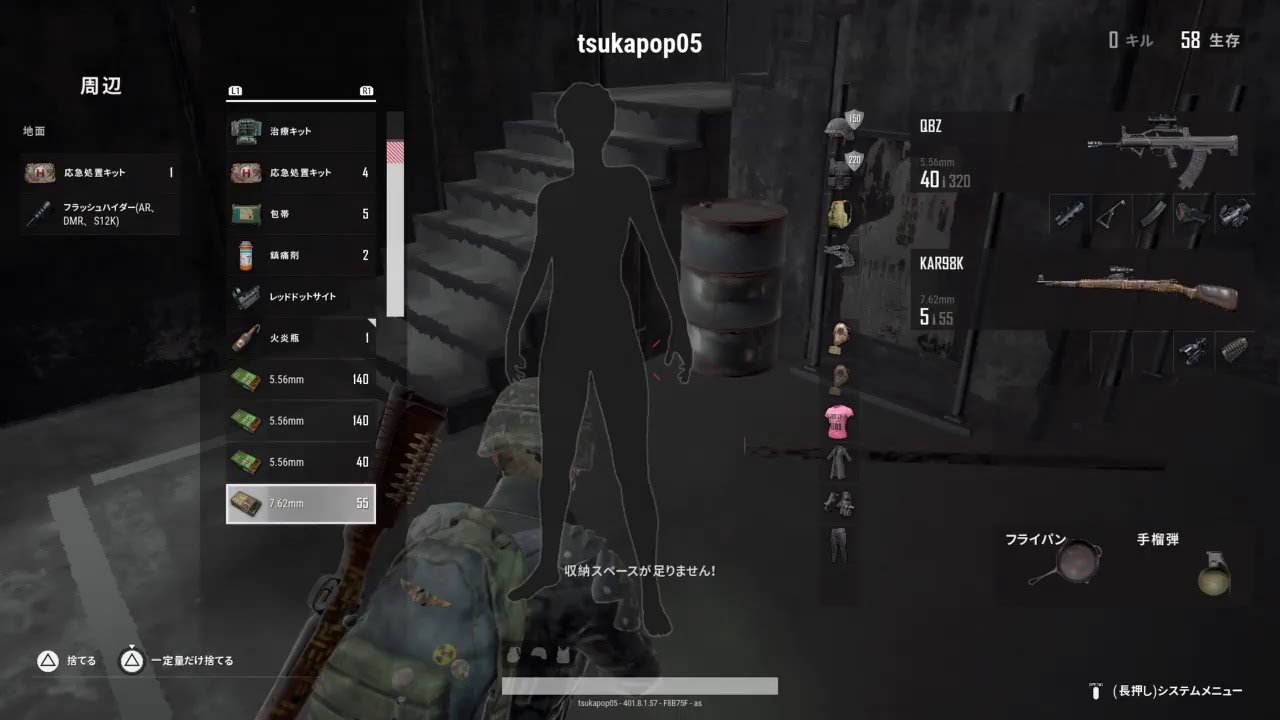Click the pants clothing slot icon

coord(838,548)
